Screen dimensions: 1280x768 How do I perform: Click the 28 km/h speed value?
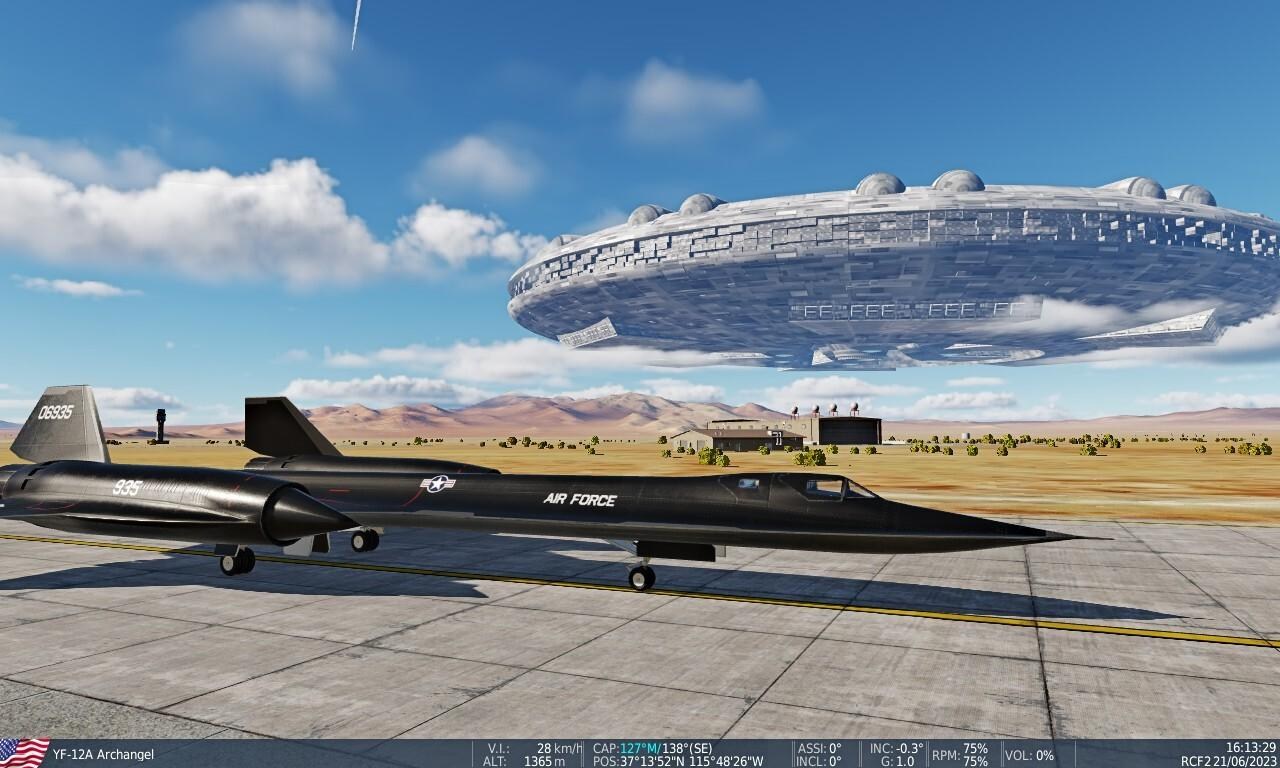point(558,746)
